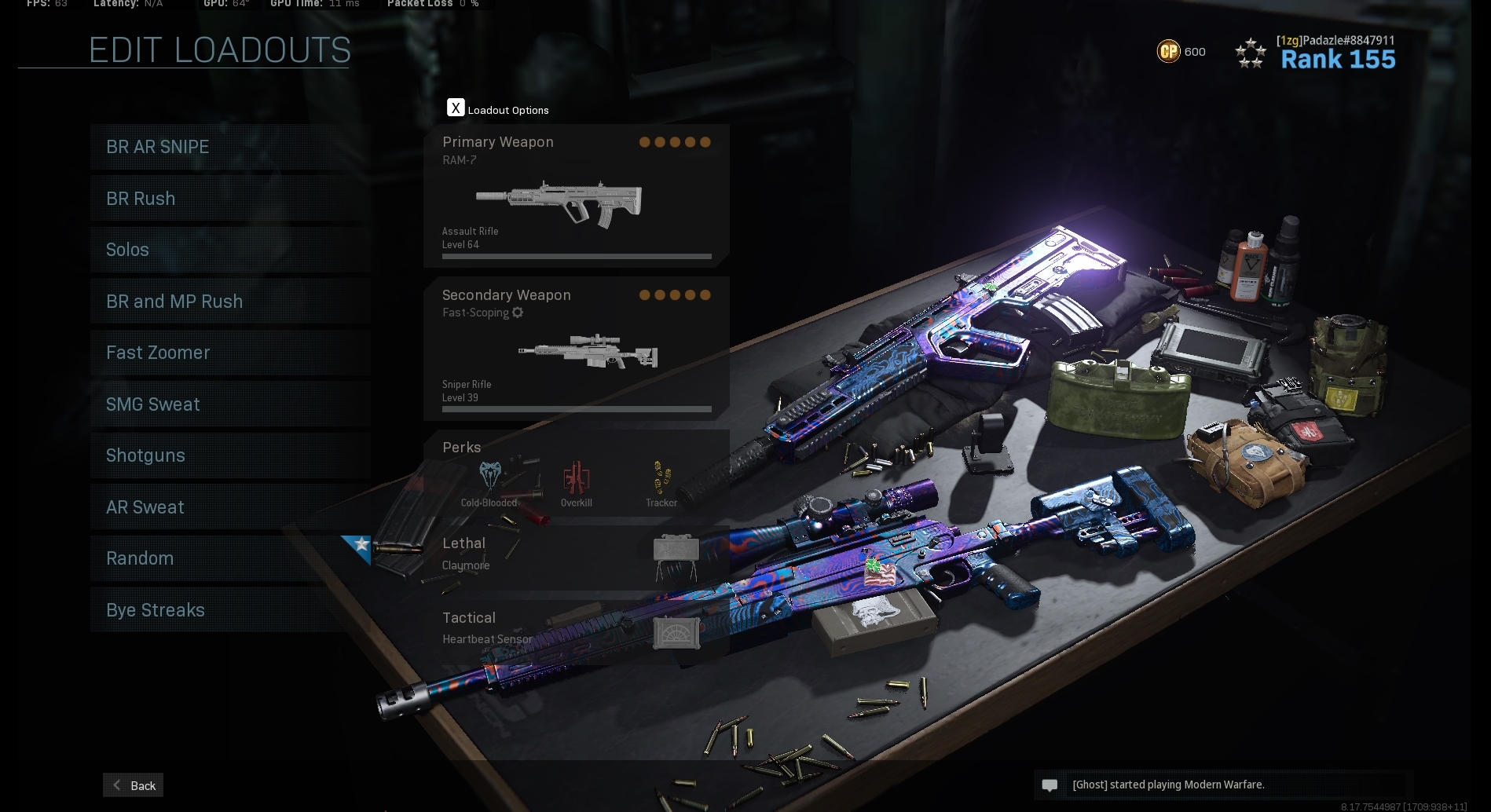
Task: Edit the RAM-7 primary weapon slot
Action: (576, 196)
